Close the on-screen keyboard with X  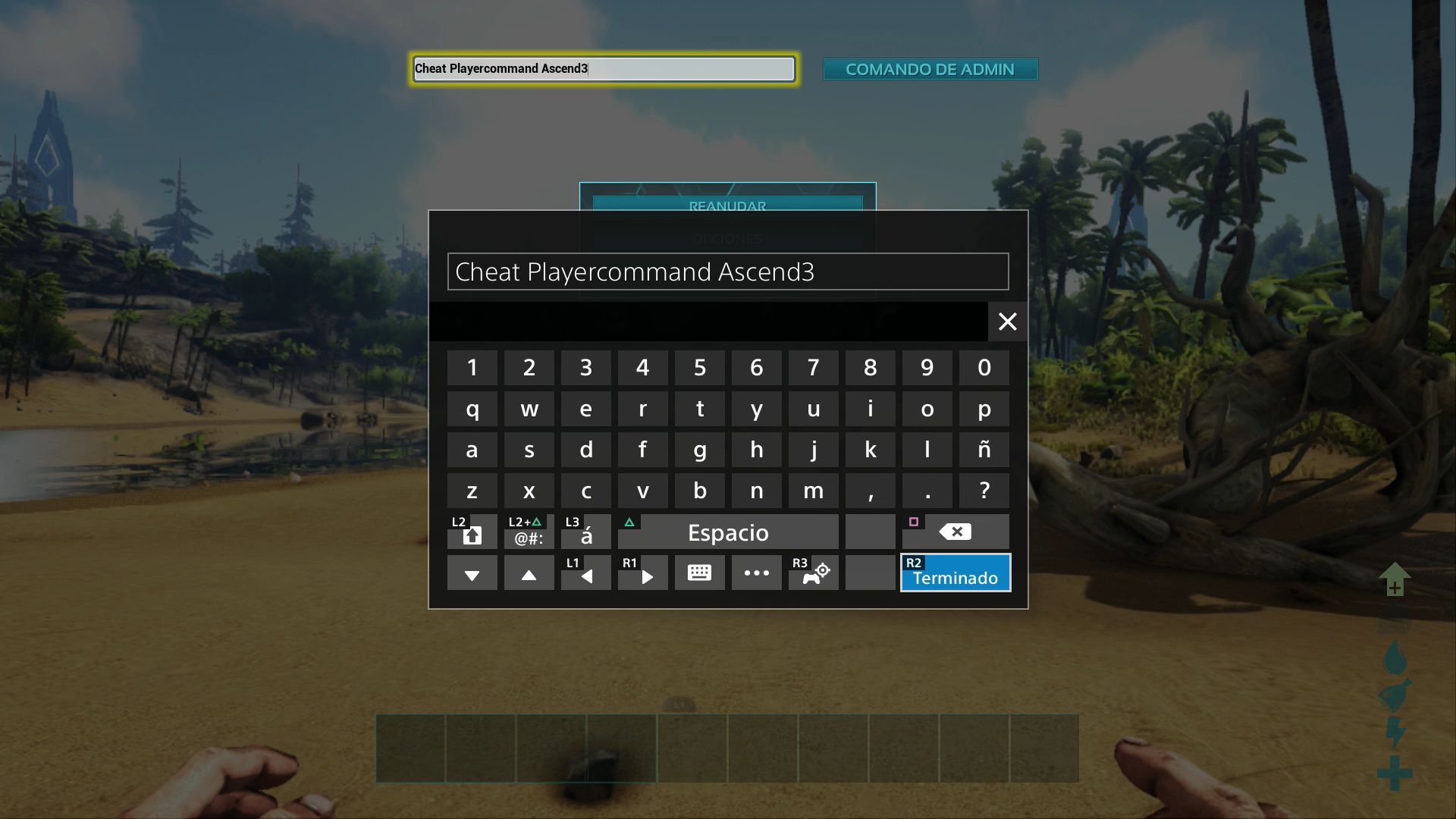[x=1007, y=322]
